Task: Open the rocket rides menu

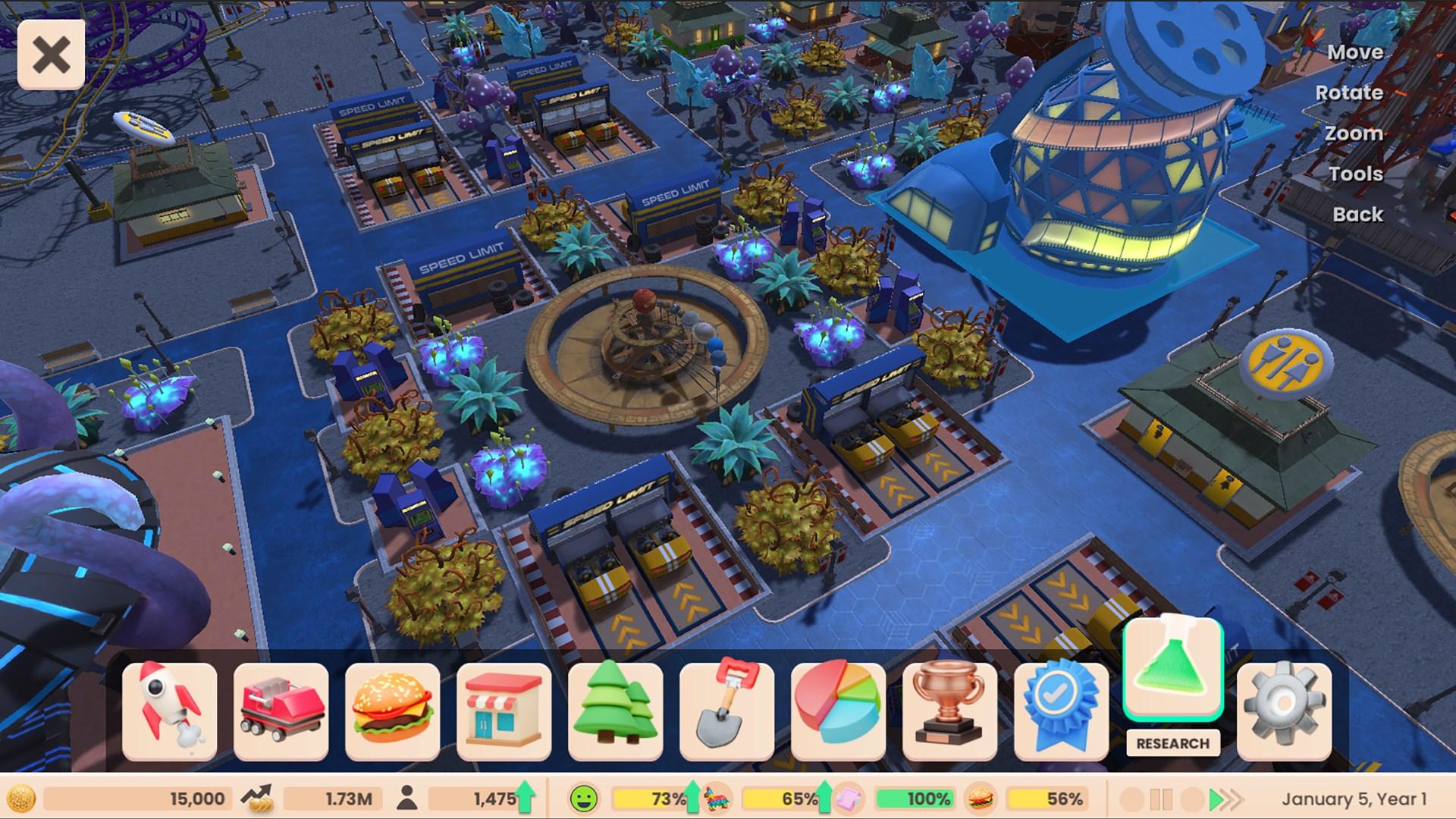Action: pyautogui.click(x=169, y=711)
